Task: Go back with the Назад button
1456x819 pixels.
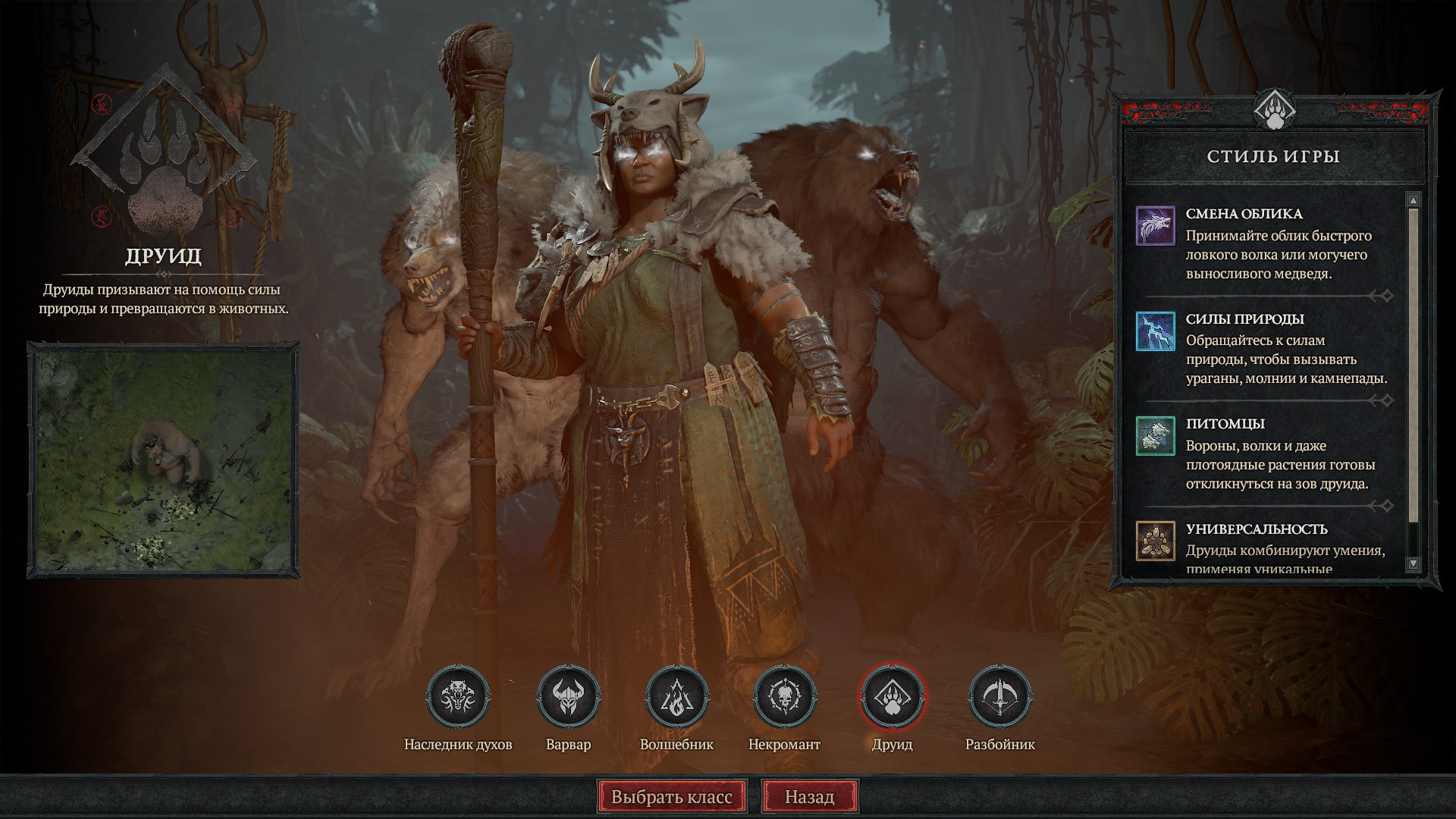Action: [809, 797]
